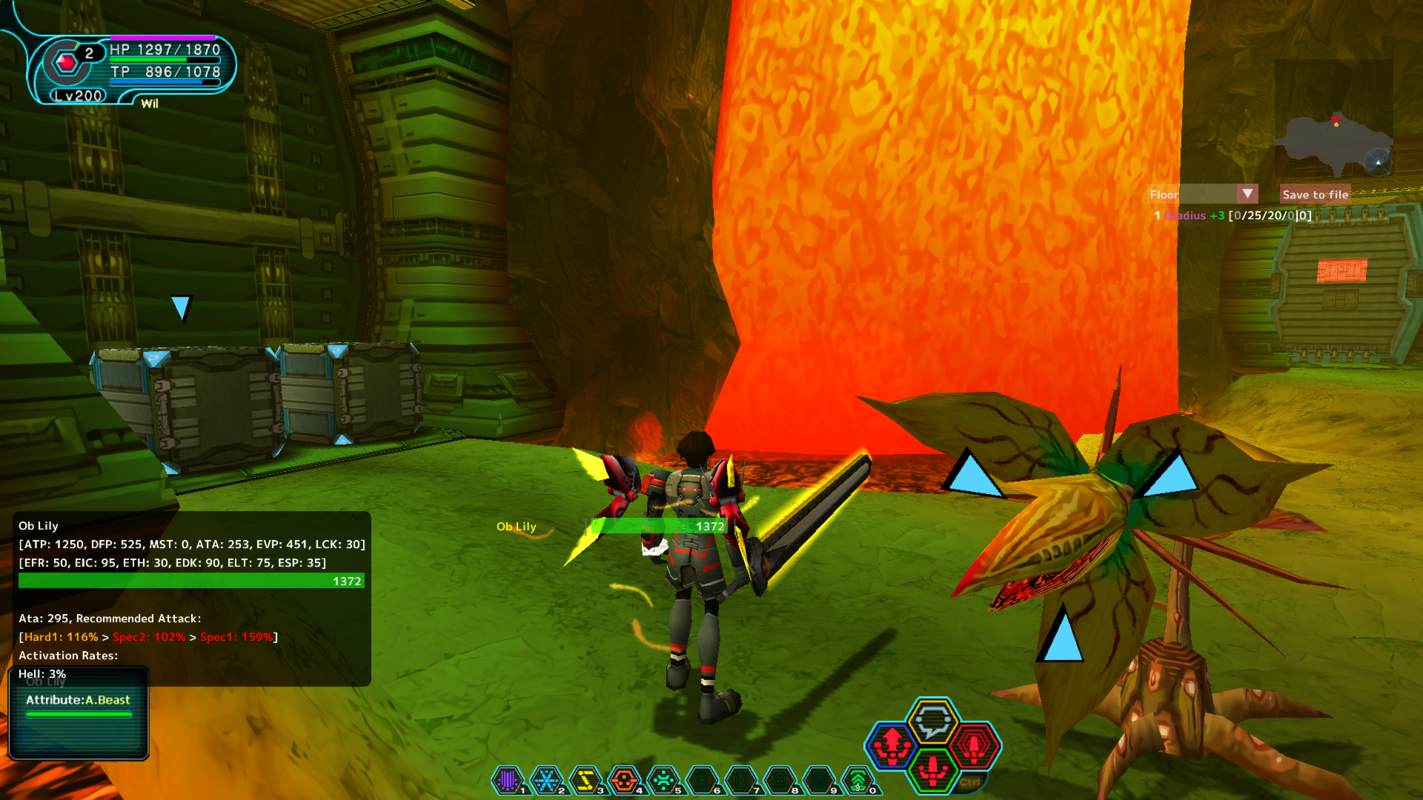Screen dimensions: 1423x800
Task: Trigger the orange tech icon in slot 4
Action: pos(624,778)
